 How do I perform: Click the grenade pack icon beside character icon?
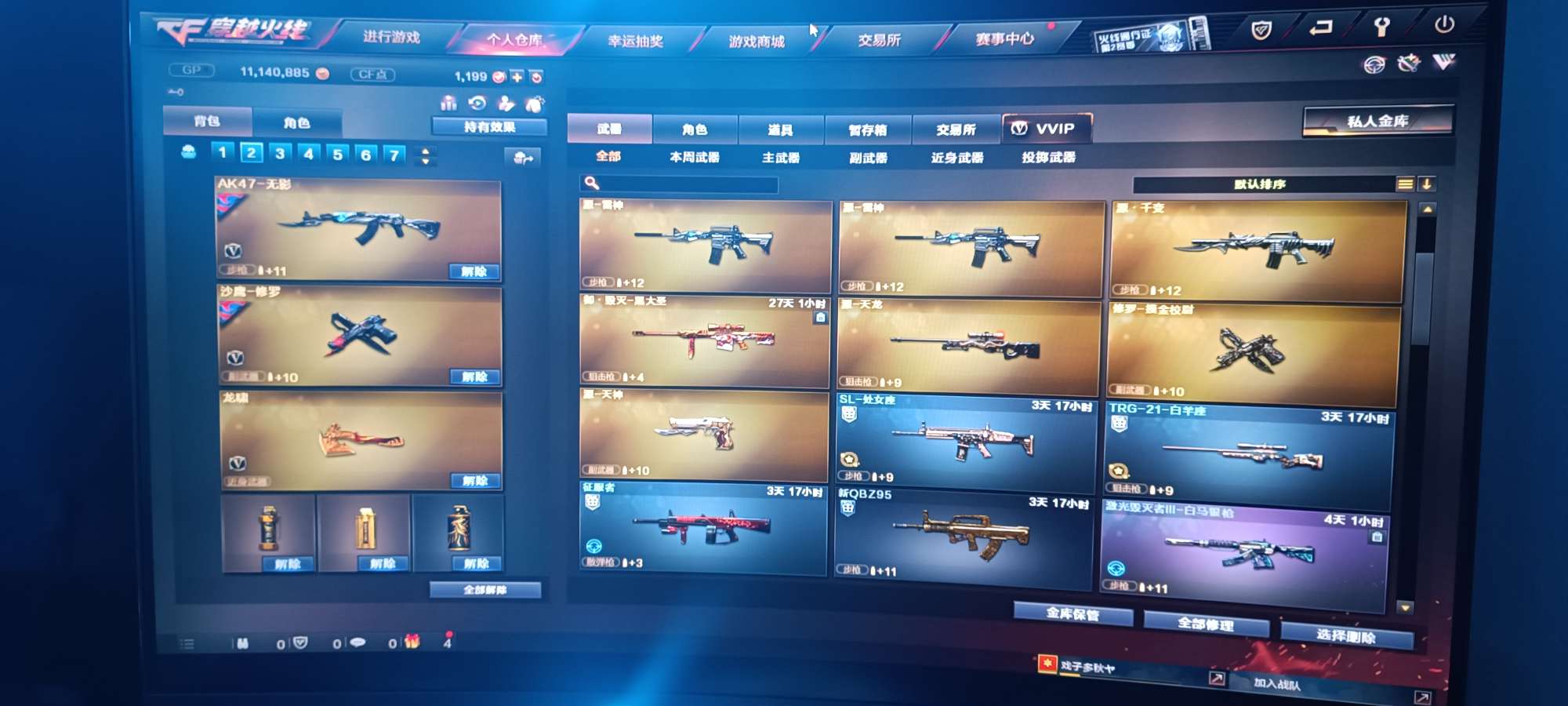click(535, 103)
